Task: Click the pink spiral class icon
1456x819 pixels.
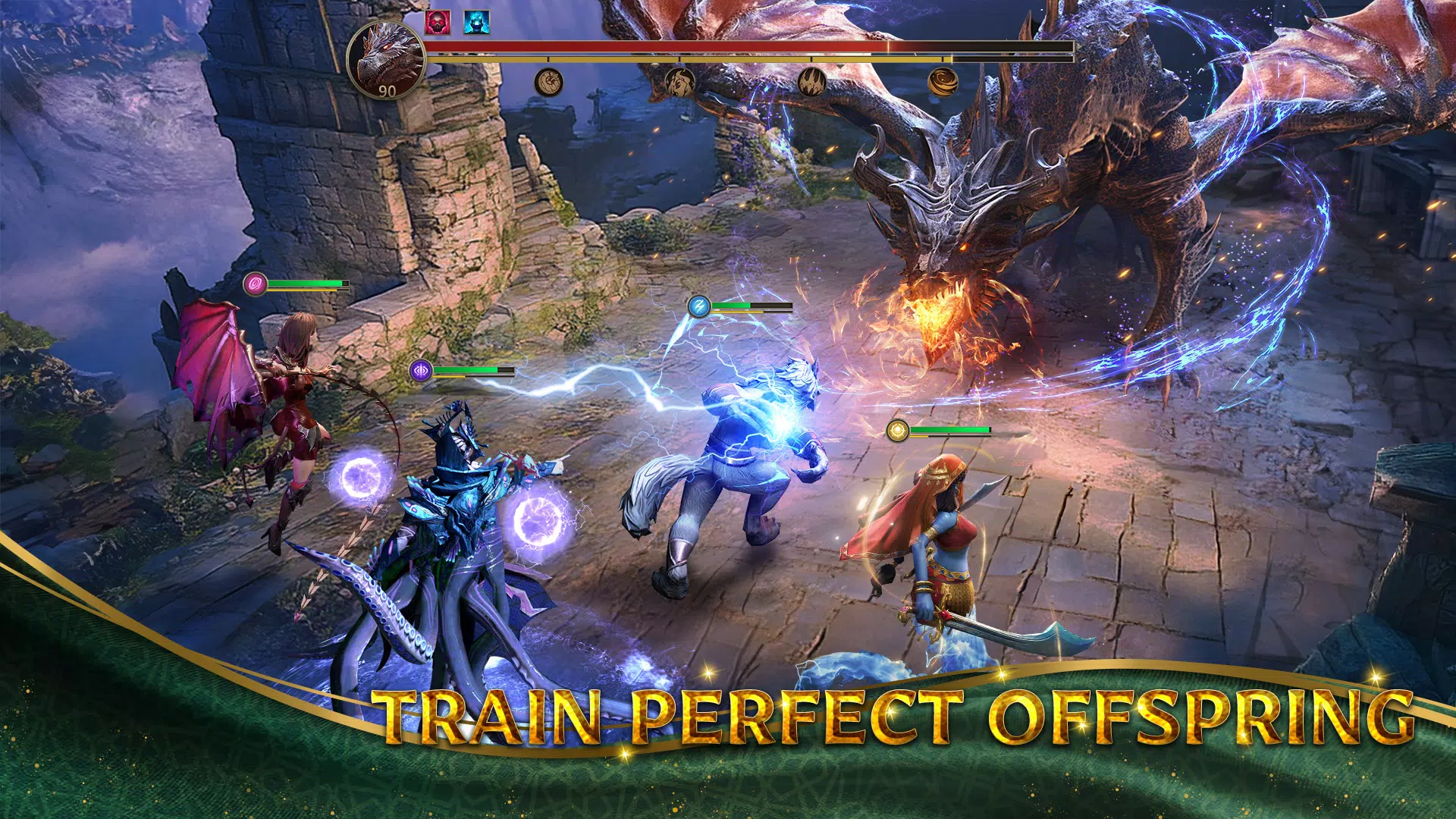Action: pos(256,286)
